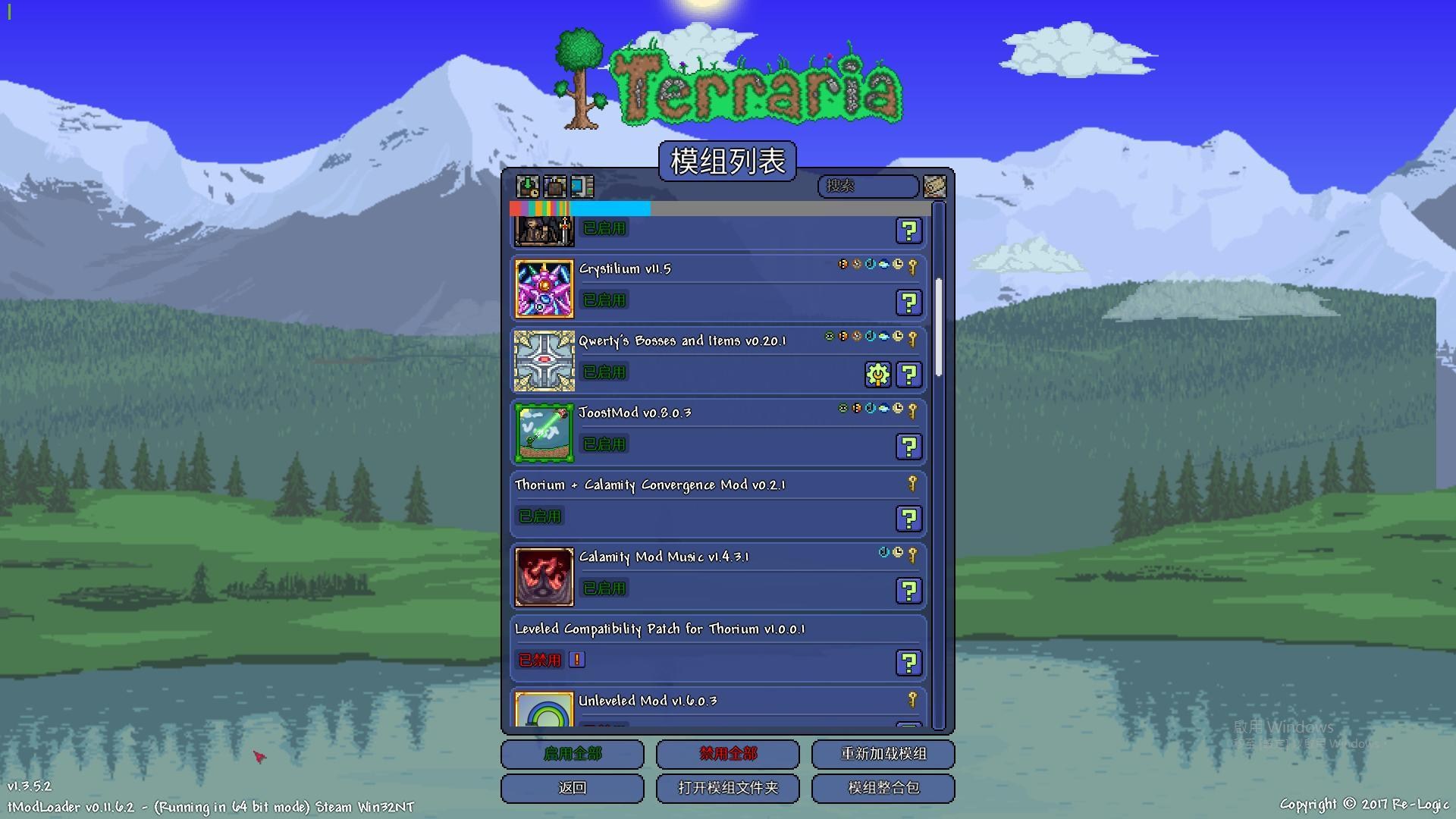This screenshot has height=819, width=1456.
Task: Click the download mods icon in the toolbar
Action: [527, 187]
